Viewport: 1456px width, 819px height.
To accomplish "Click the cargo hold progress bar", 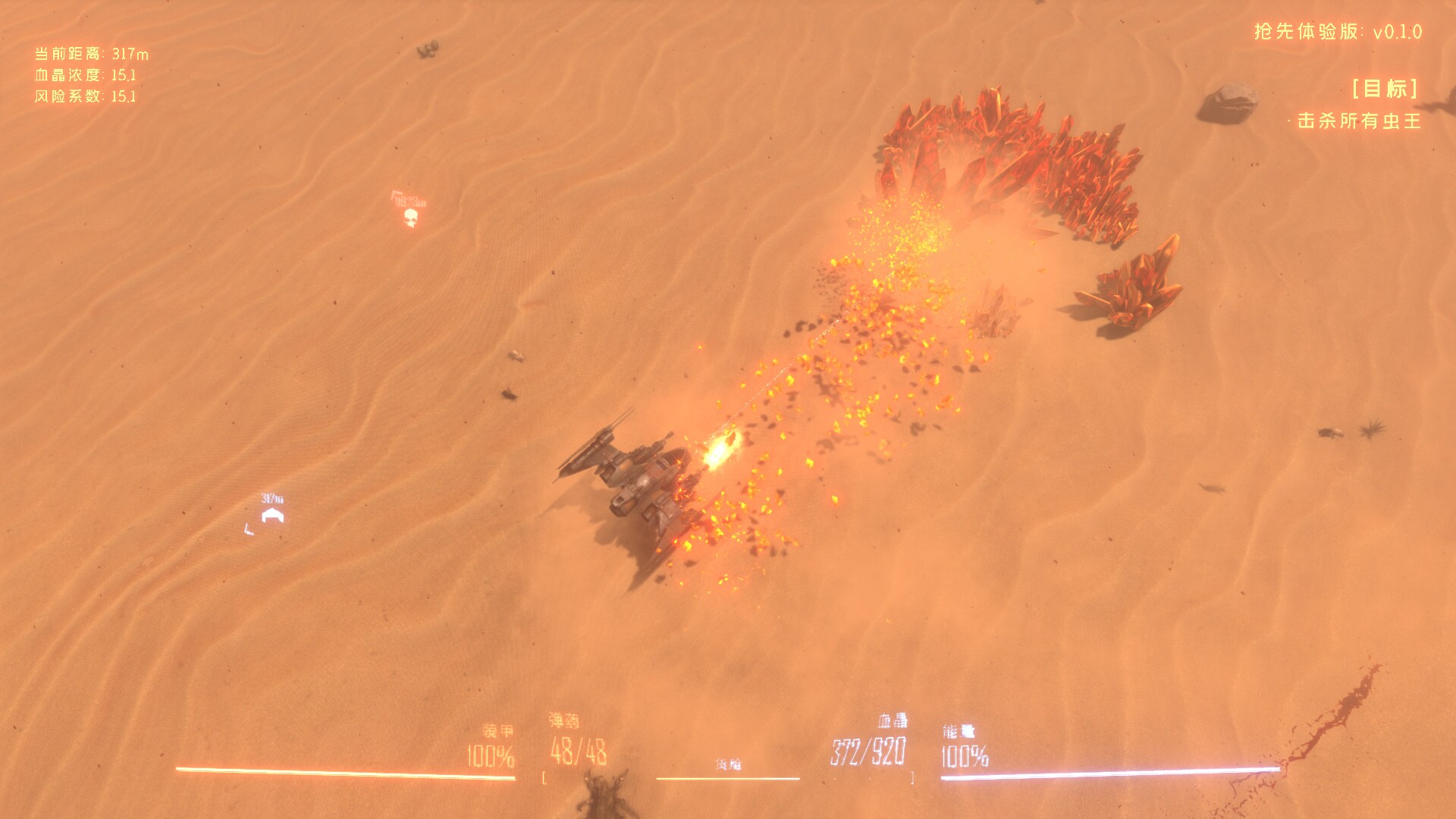I will click(730, 777).
